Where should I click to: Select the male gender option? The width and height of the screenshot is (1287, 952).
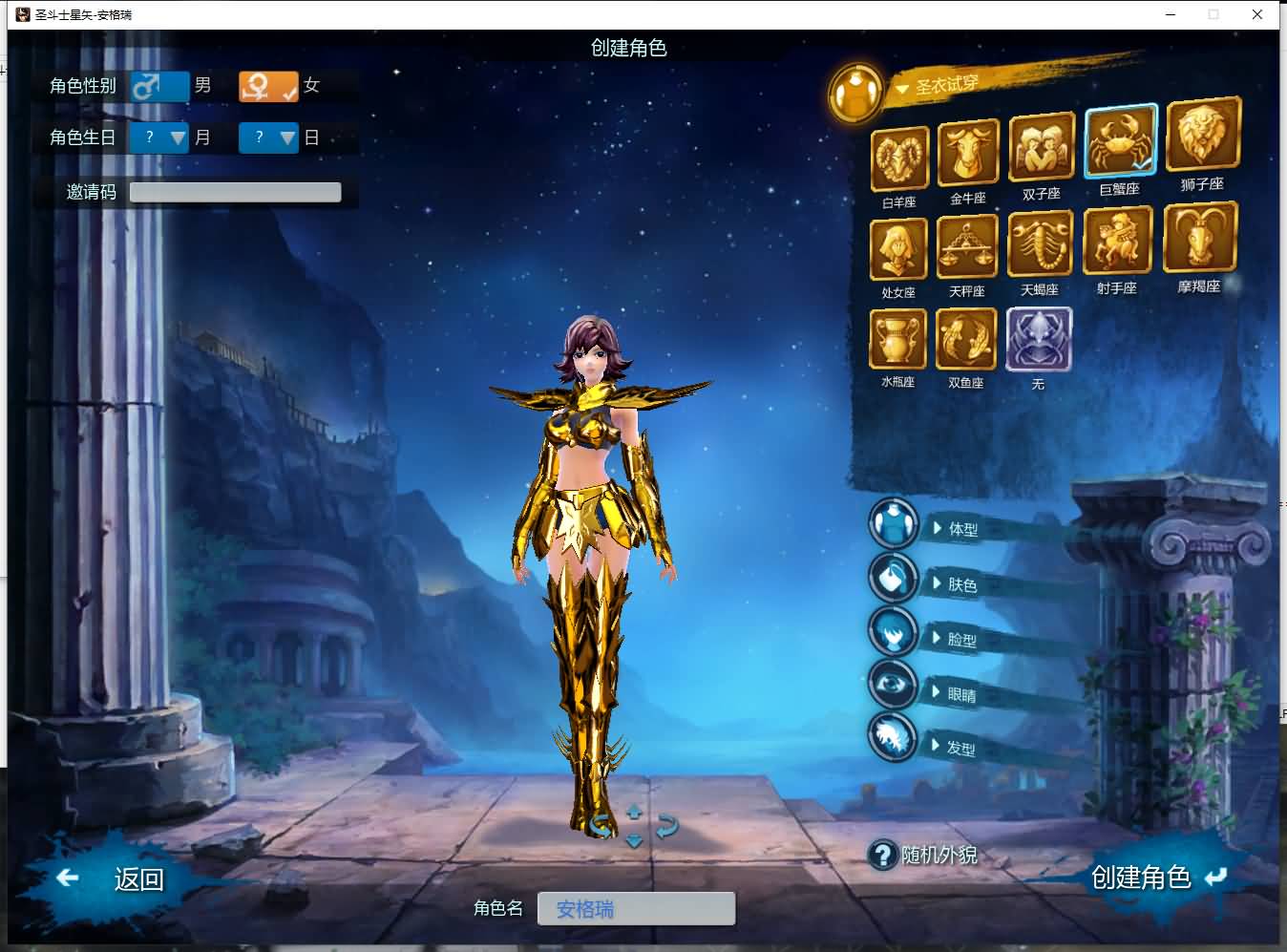coord(158,86)
